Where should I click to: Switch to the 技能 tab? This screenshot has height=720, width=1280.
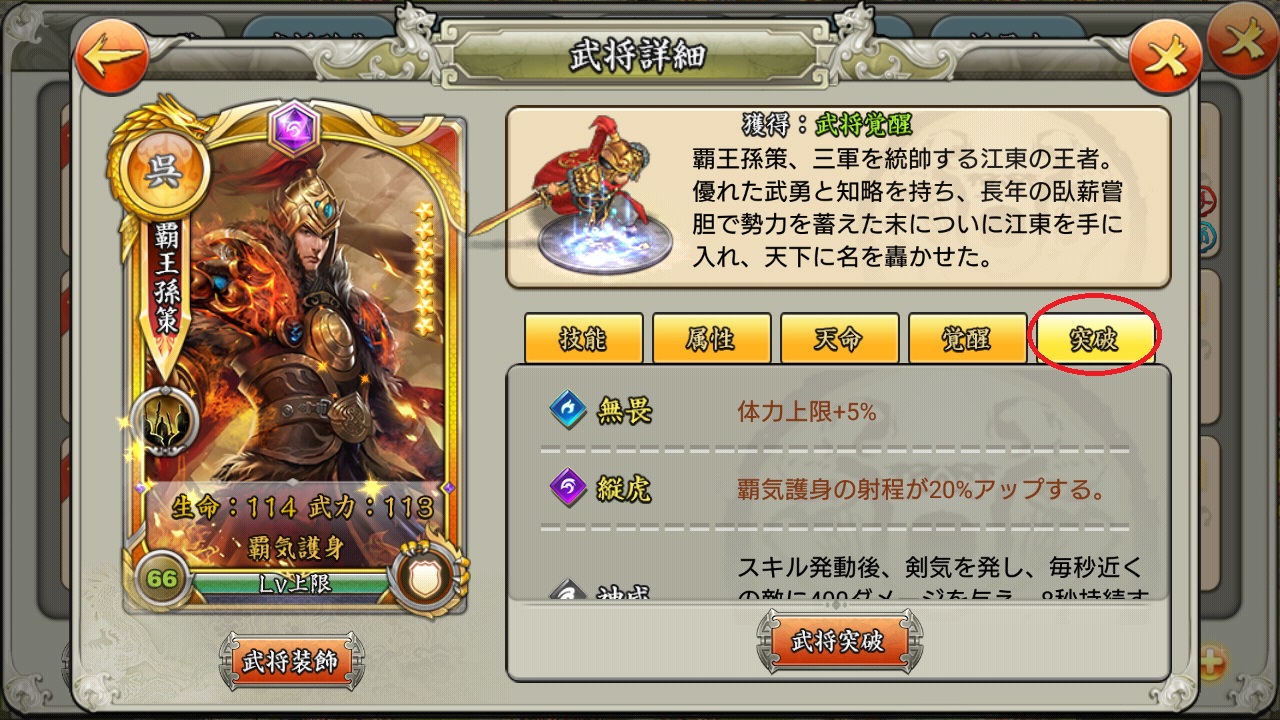click(x=584, y=338)
